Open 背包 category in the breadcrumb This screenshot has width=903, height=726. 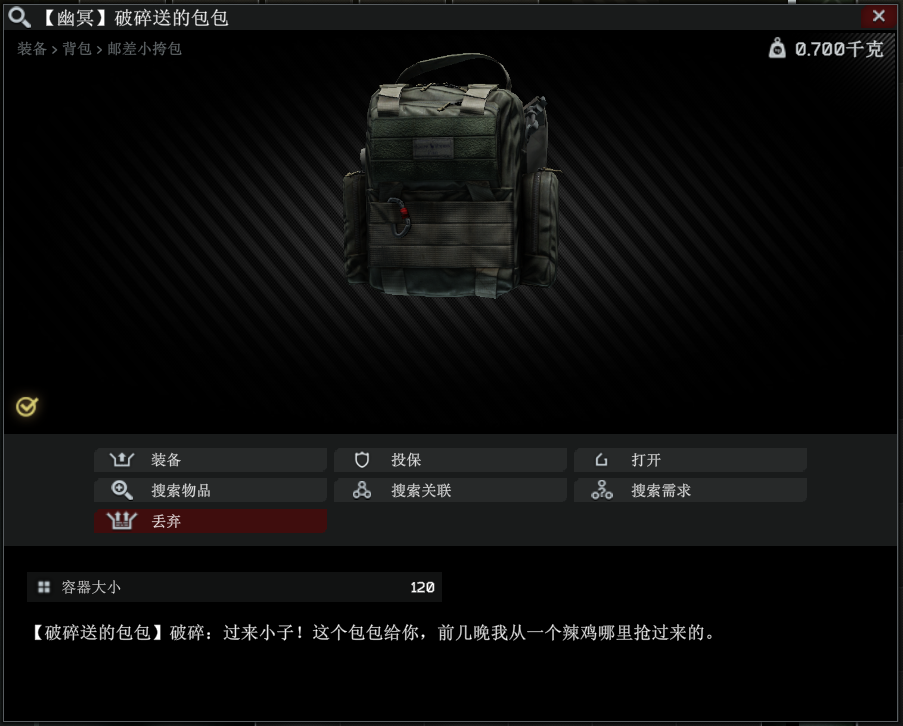[x=77, y=48]
